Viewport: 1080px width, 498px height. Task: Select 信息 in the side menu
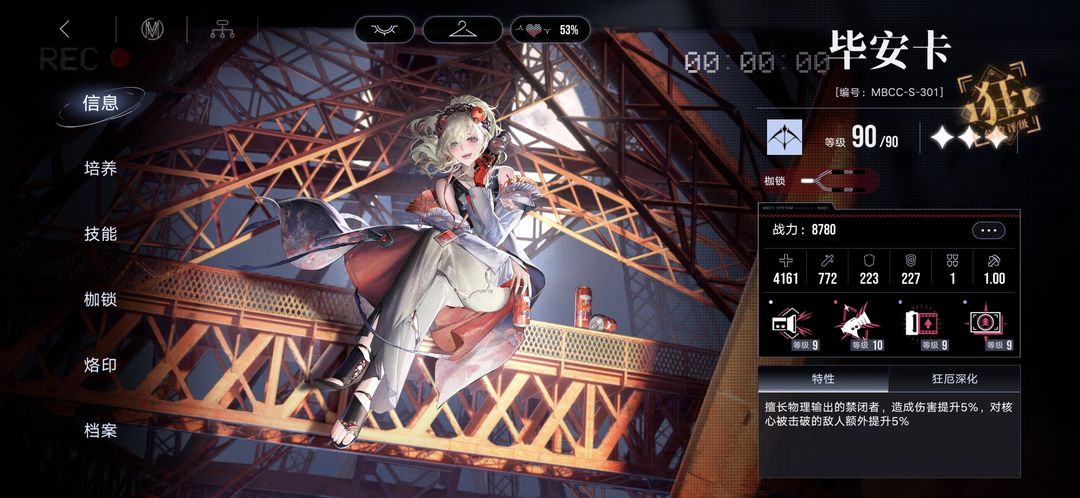click(x=100, y=103)
